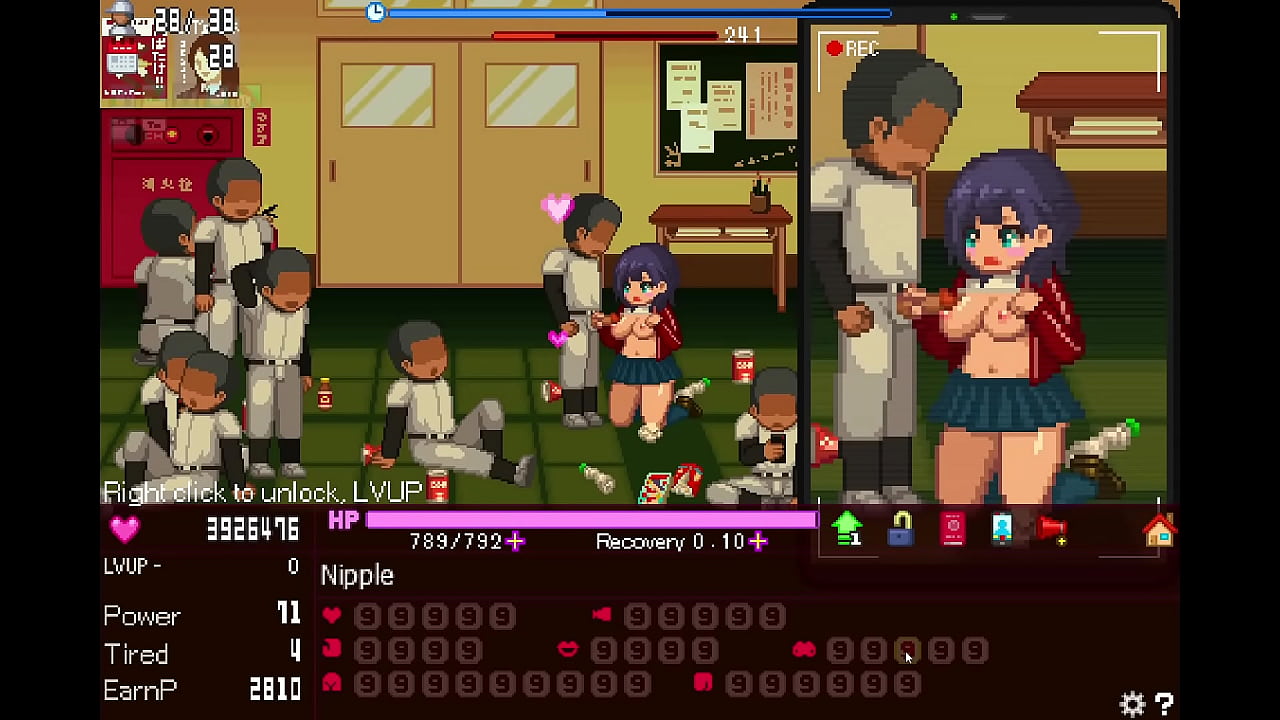The width and height of the screenshot is (1280, 720).
Task: Open the red booklet icon
Action: click(x=952, y=528)
